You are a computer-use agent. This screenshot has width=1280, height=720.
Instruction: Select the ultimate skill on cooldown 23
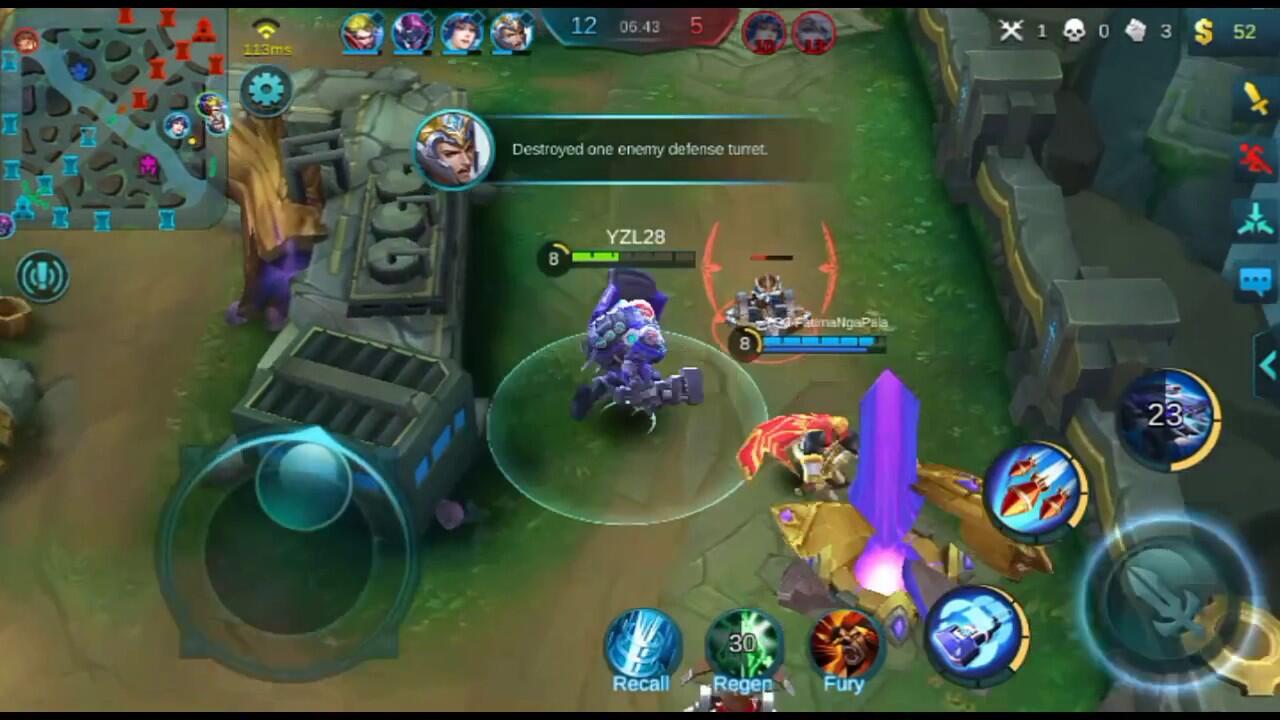click(x=1167, y=417)
